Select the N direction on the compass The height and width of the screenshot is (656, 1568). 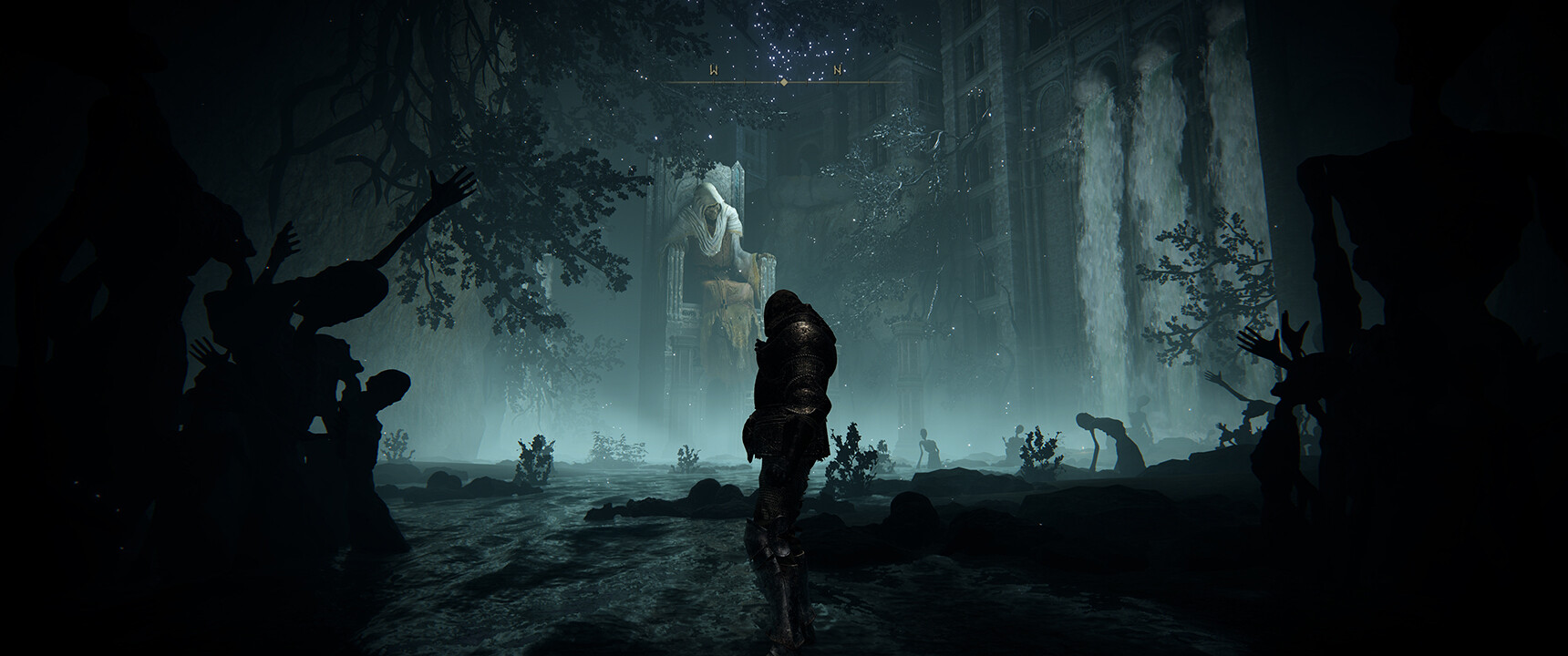[x=837, y=70]
